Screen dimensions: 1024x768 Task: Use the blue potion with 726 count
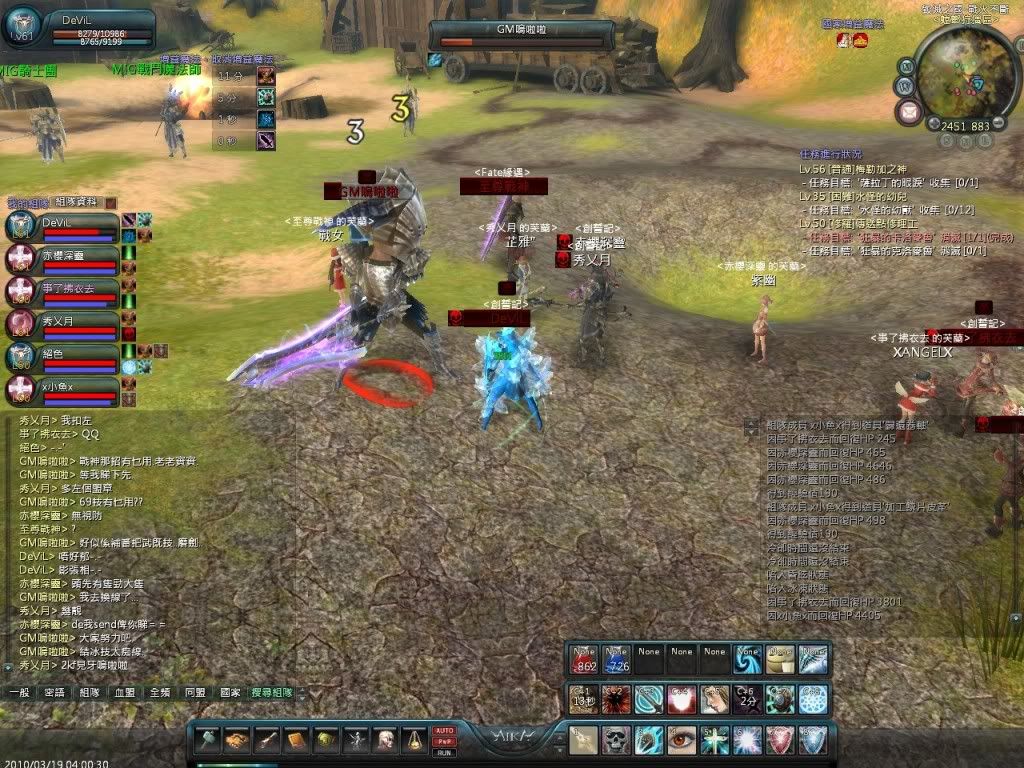tap(616, 659)
